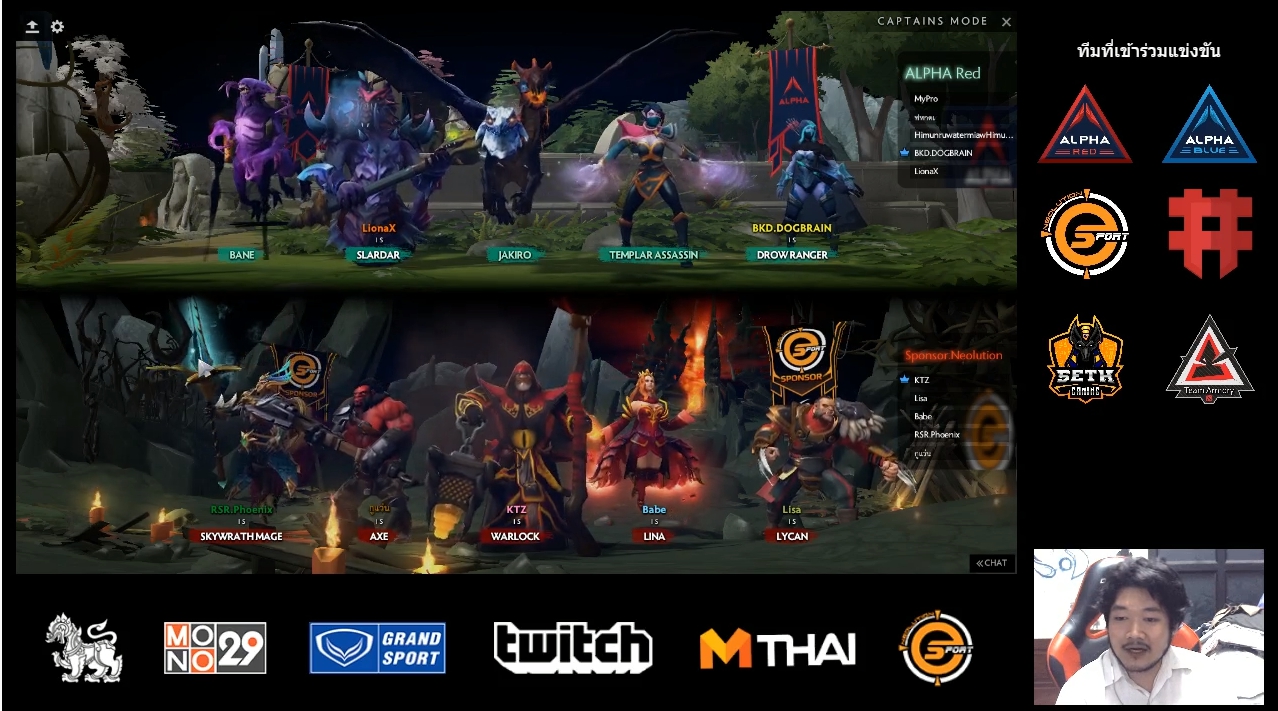This screenshot has height=711, width=1278.
Task: Click the Lycan hero name label
Action: (792, 536)
